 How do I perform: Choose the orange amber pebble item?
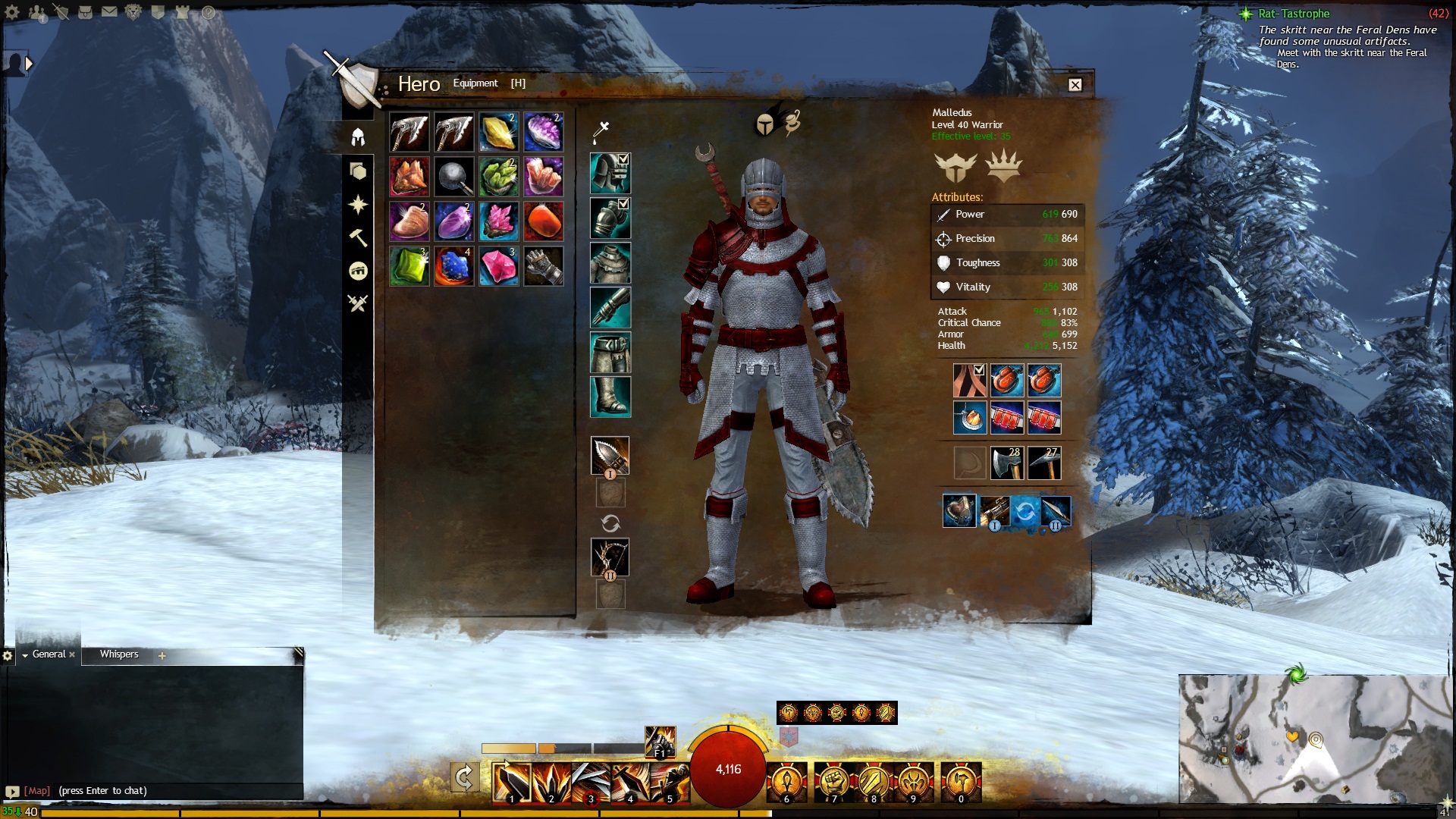543,221
